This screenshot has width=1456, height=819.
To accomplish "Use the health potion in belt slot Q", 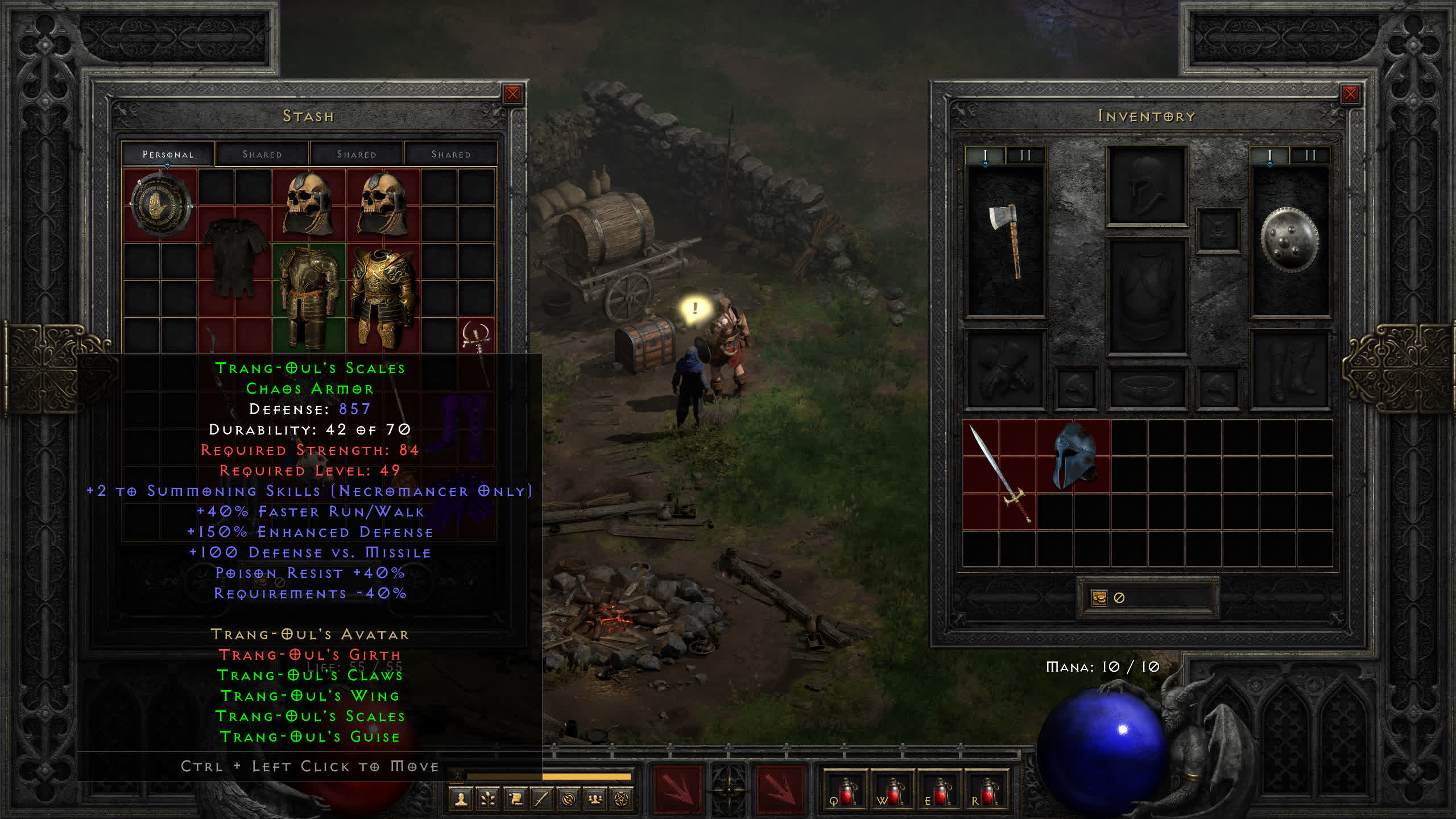I will point(845,792).
